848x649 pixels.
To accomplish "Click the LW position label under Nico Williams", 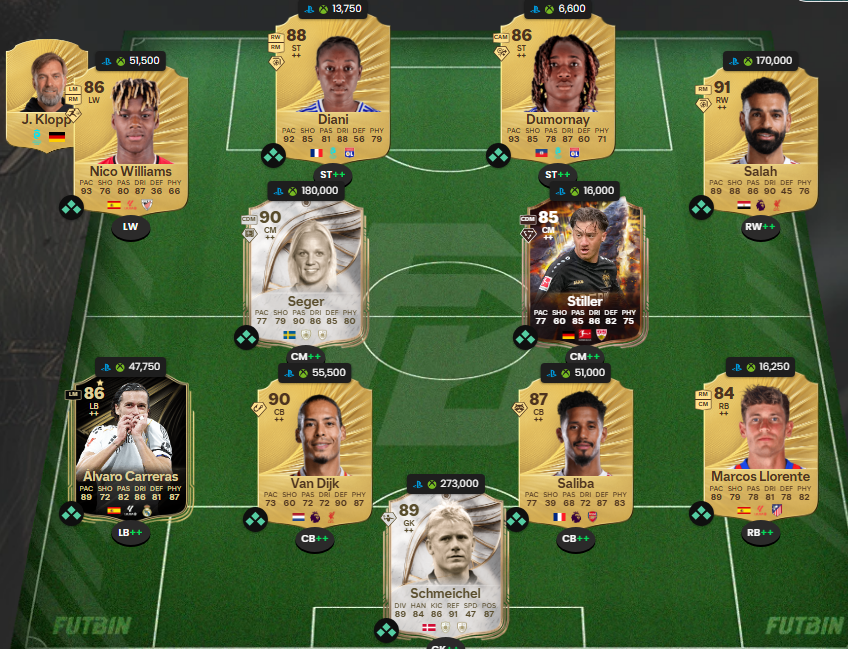I will click(131, 228).
